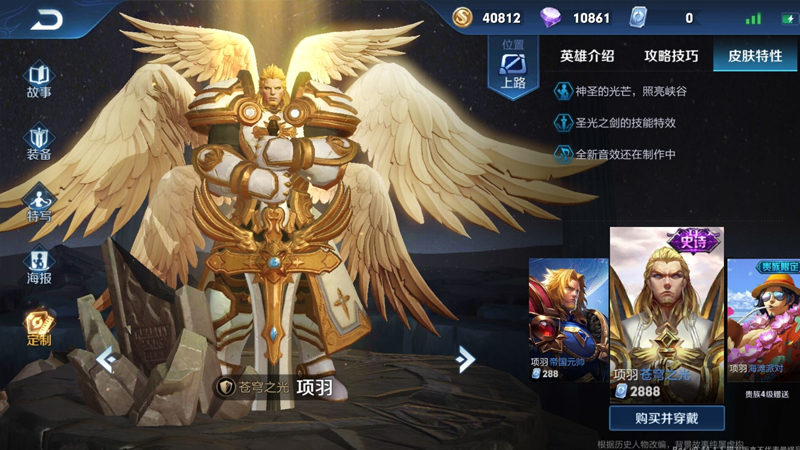Open the 装备 equipment section
Viewport: 800px width, 450px height.
click(x=39, y=143)
